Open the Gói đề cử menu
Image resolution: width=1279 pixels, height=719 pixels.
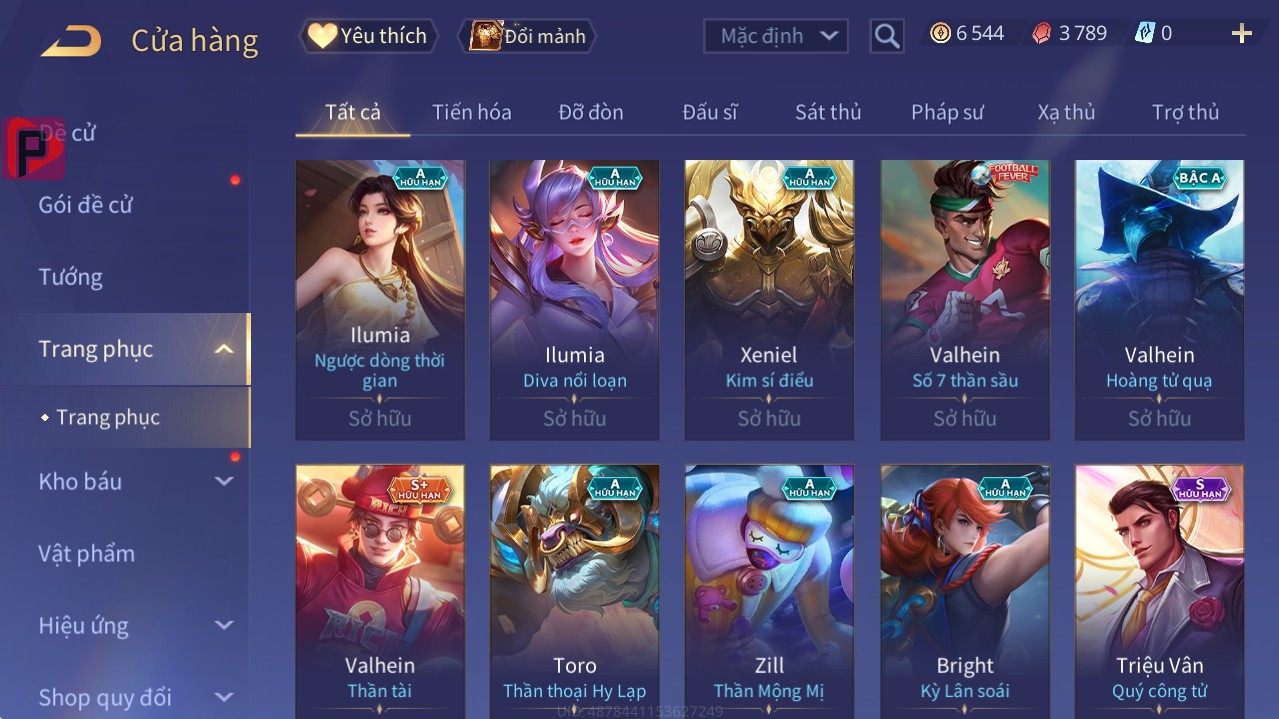coord(86,205)
